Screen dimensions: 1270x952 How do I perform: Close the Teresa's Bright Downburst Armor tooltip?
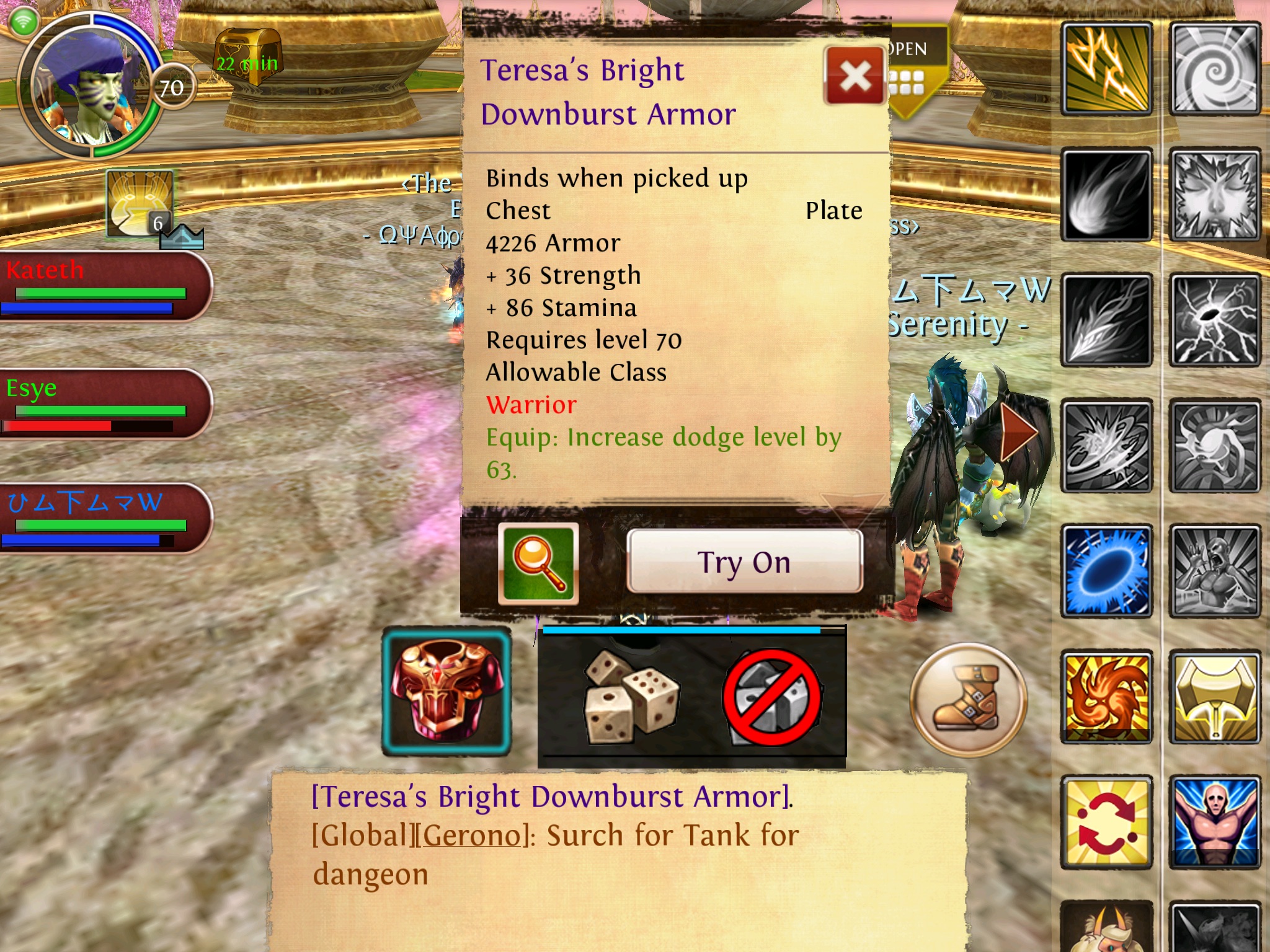tap(855, 76)
